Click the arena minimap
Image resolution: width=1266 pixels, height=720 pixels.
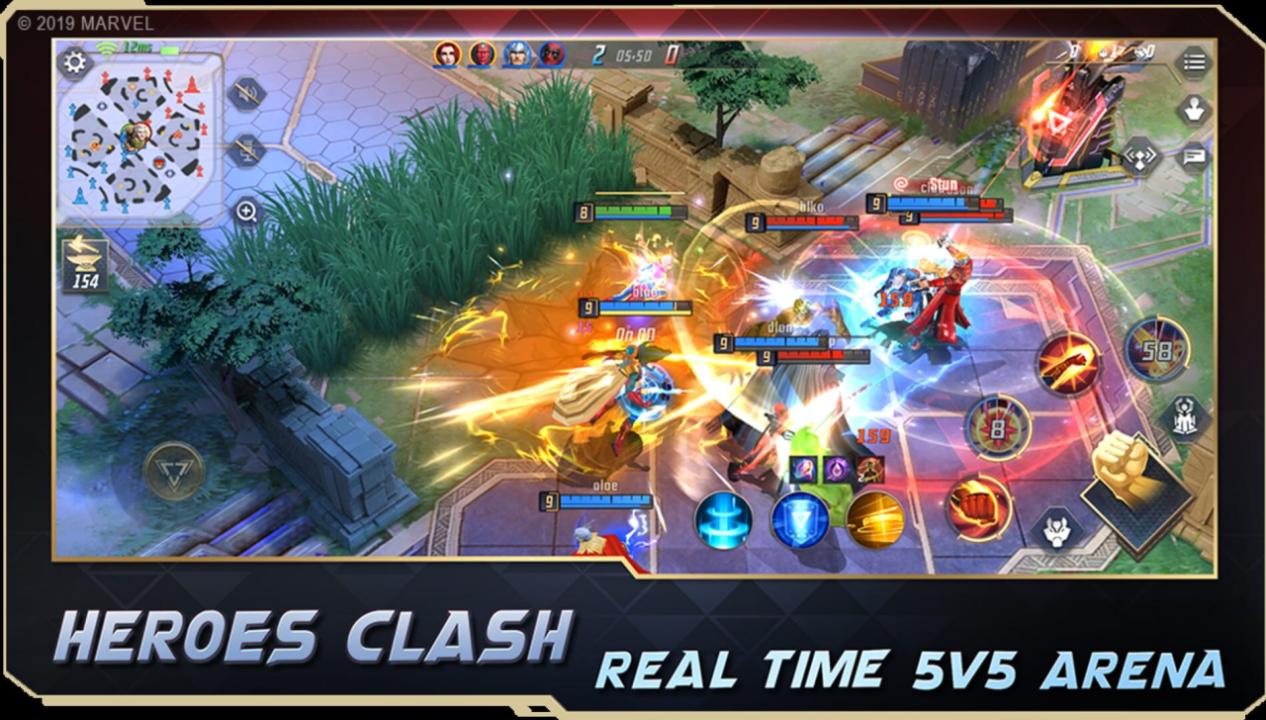[135, 137]
